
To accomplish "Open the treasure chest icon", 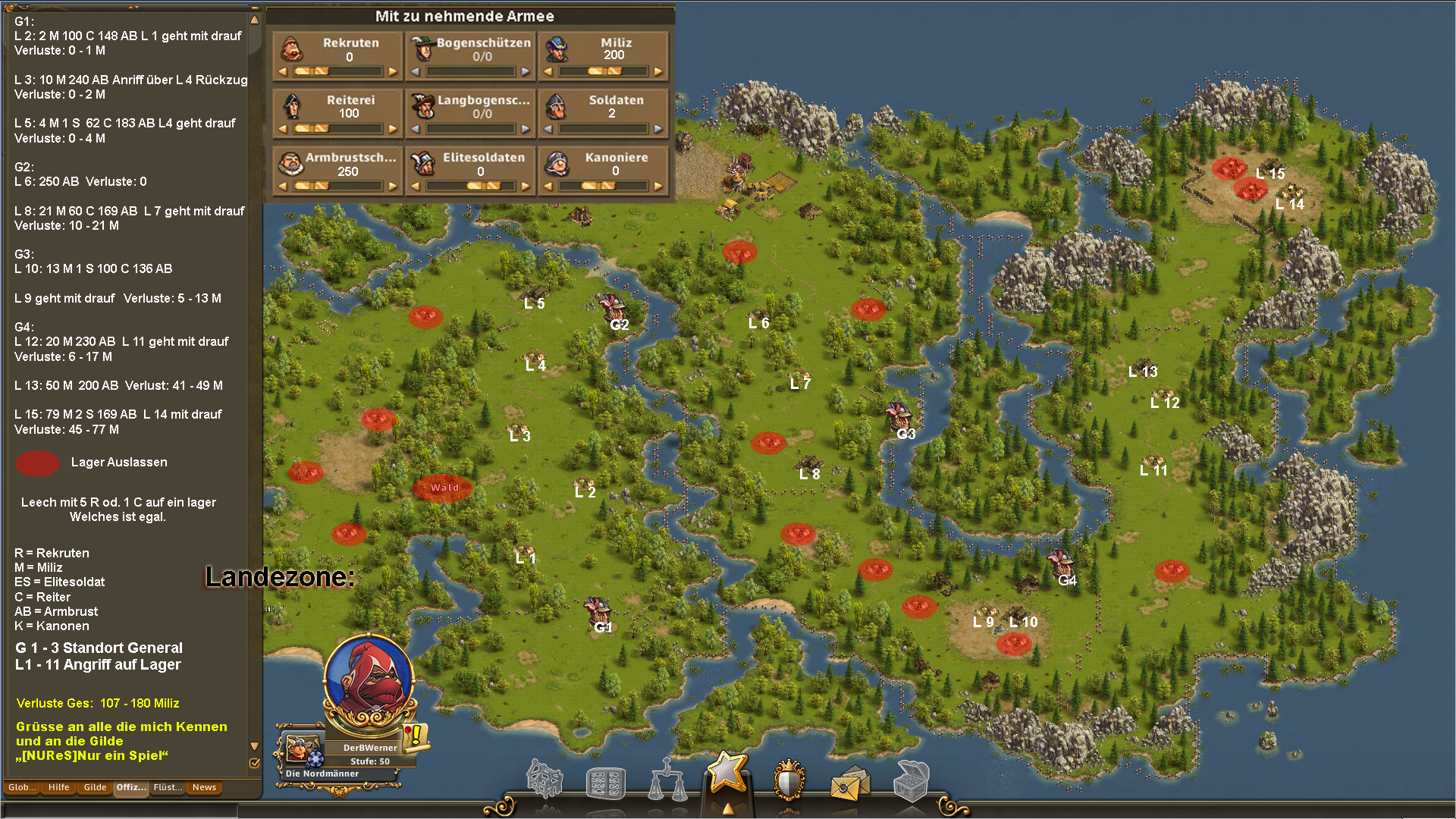I will [x=911, y=780].
